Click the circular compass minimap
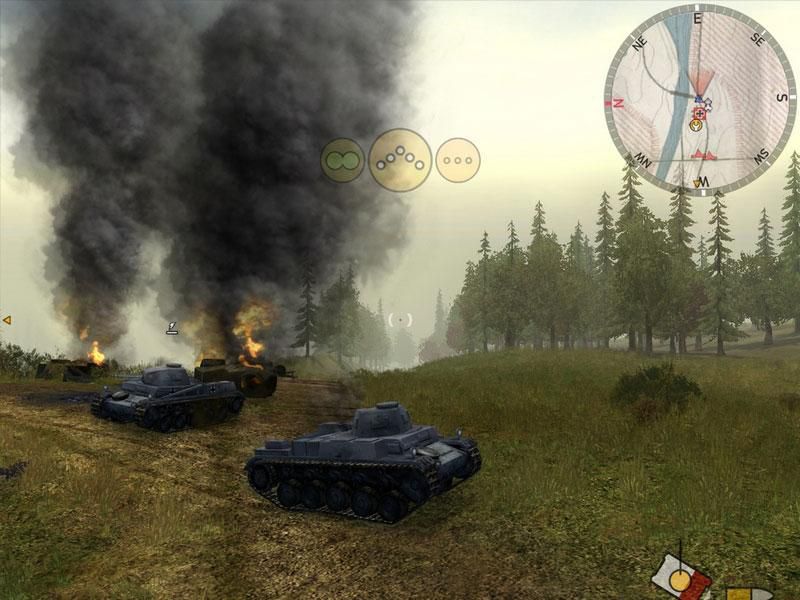Screen dimensions: 800x600 699,100
